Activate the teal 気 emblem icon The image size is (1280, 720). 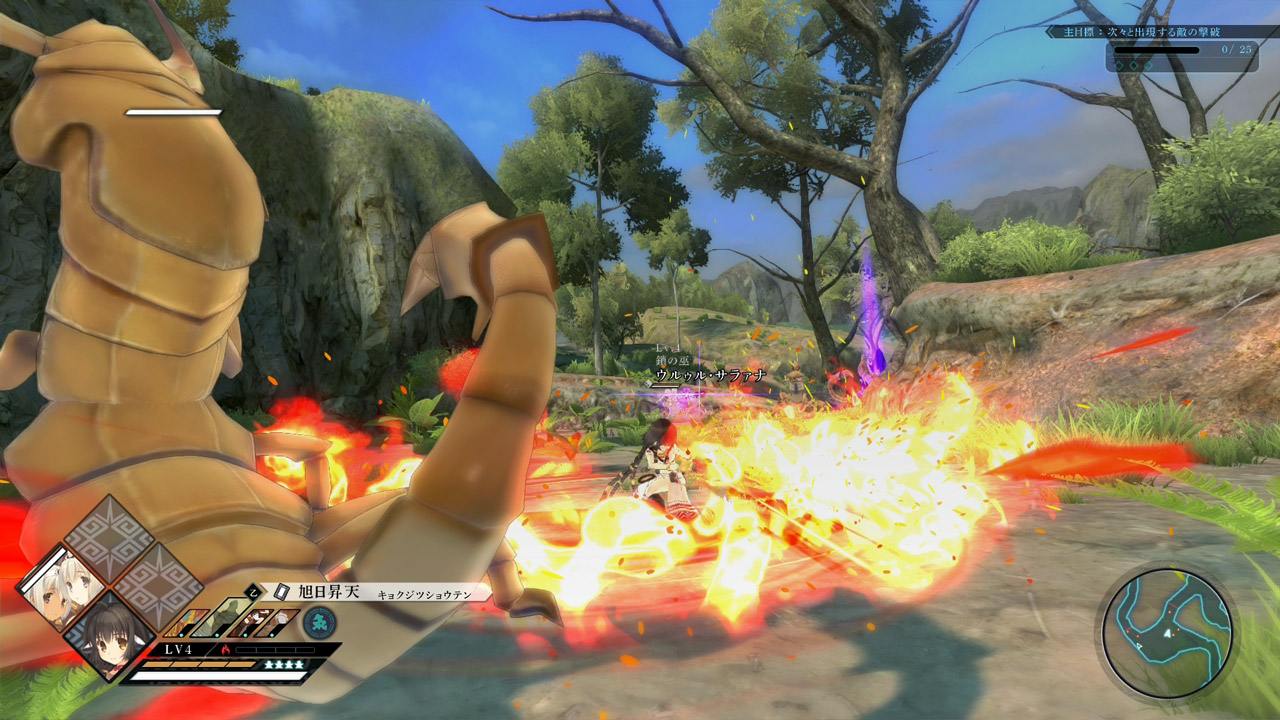click(x=319, y=622)
